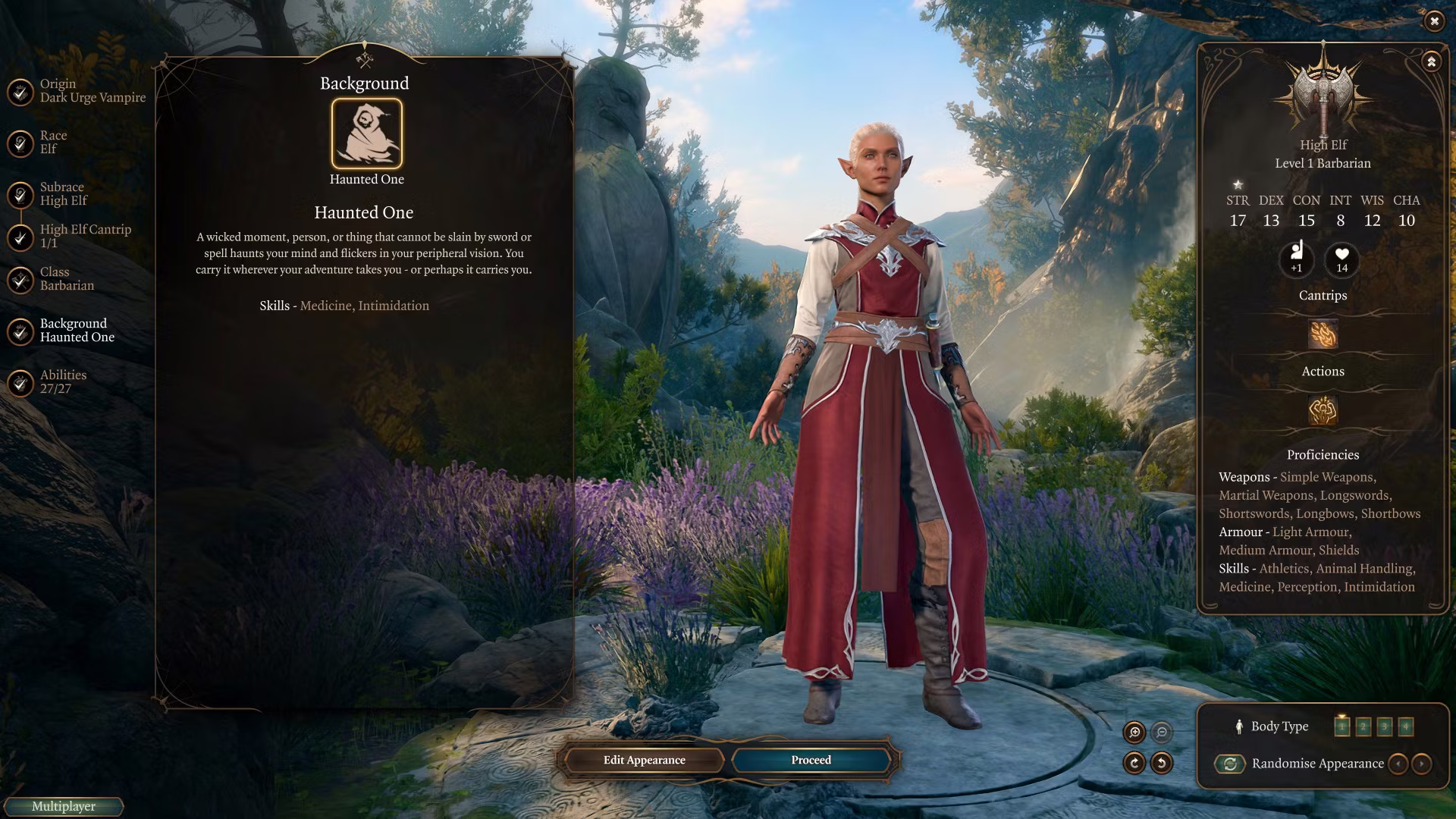Proceed with character creation
The height and width of the screenshot is (819, 1456).
pos(811,760)
